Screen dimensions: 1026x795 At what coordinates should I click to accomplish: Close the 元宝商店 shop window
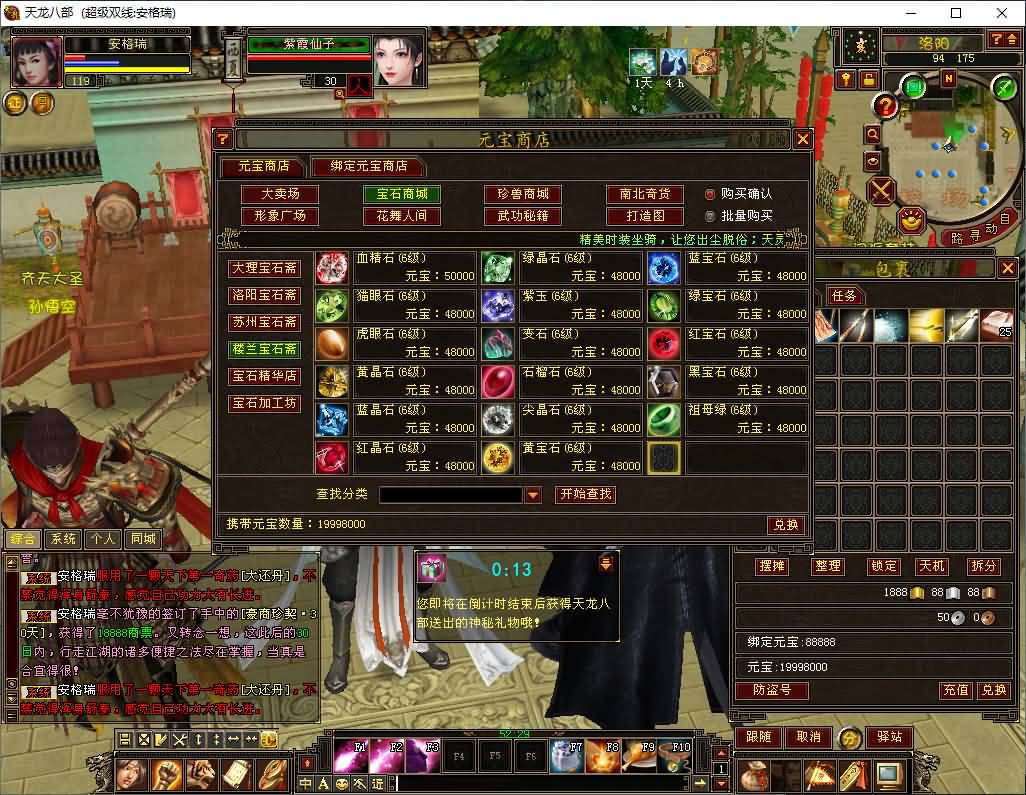coord(801,139)
